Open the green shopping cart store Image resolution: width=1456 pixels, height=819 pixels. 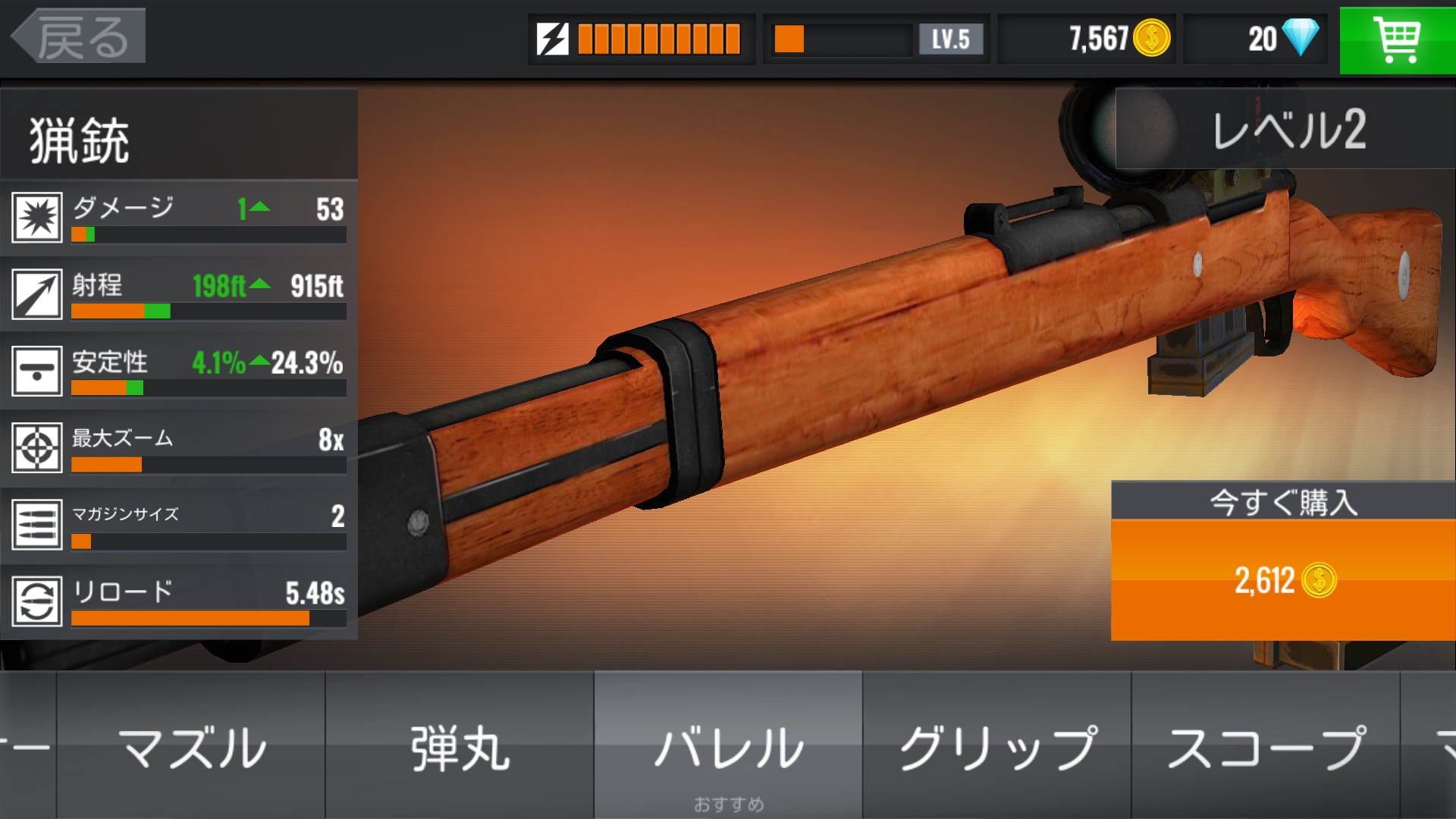pyautogui.click(x=1397, y=39)
